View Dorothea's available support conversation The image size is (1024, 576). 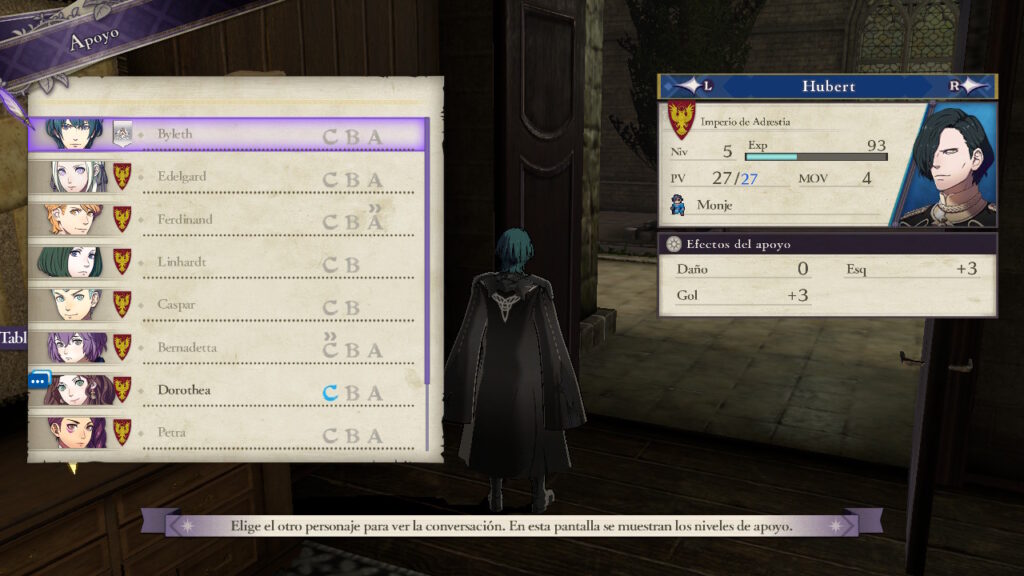230,391
